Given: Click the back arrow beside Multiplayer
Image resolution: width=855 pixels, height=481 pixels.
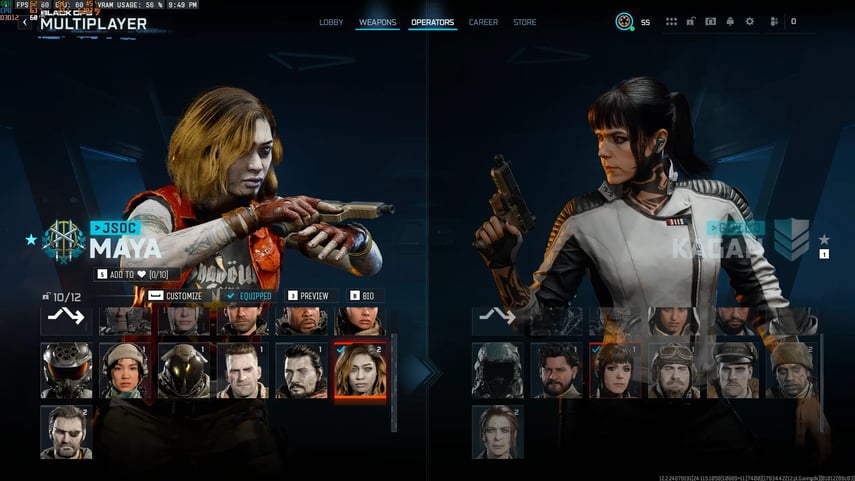Looking at the screenshot, I should 25,22.
